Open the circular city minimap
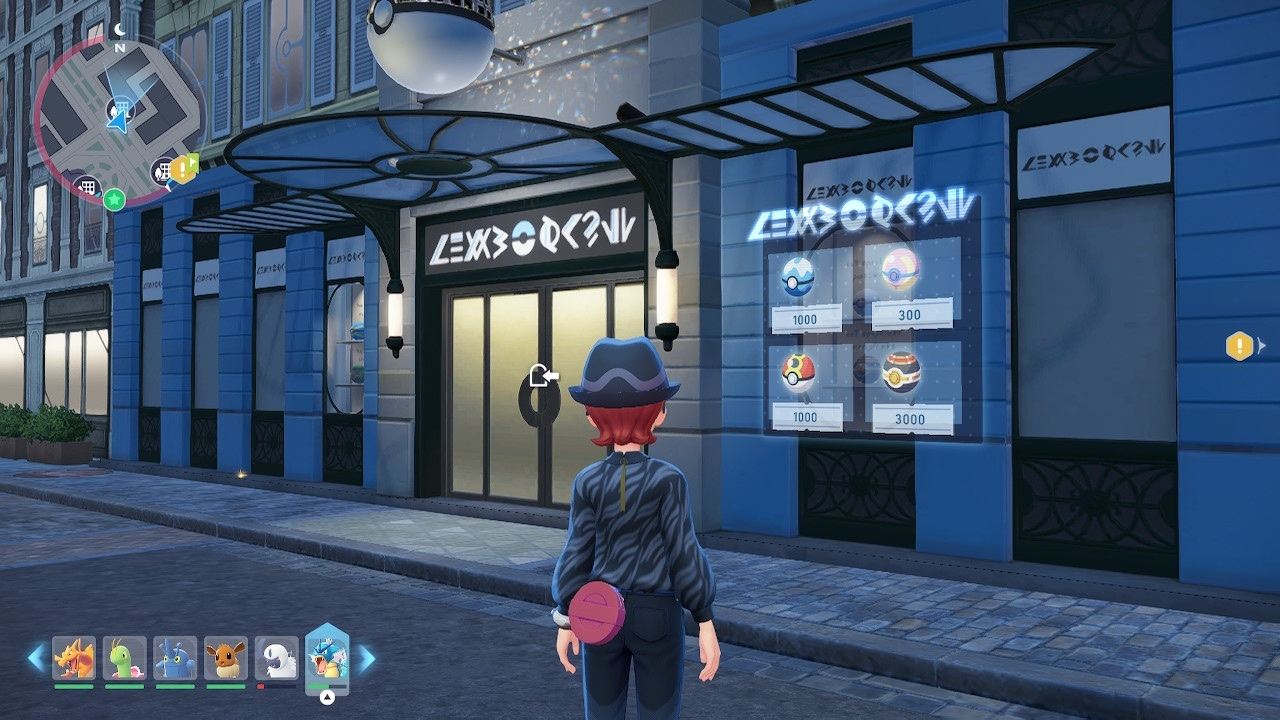Image resolution: width=1280 pixels, height=720 pixels. [x=118, y=118]
